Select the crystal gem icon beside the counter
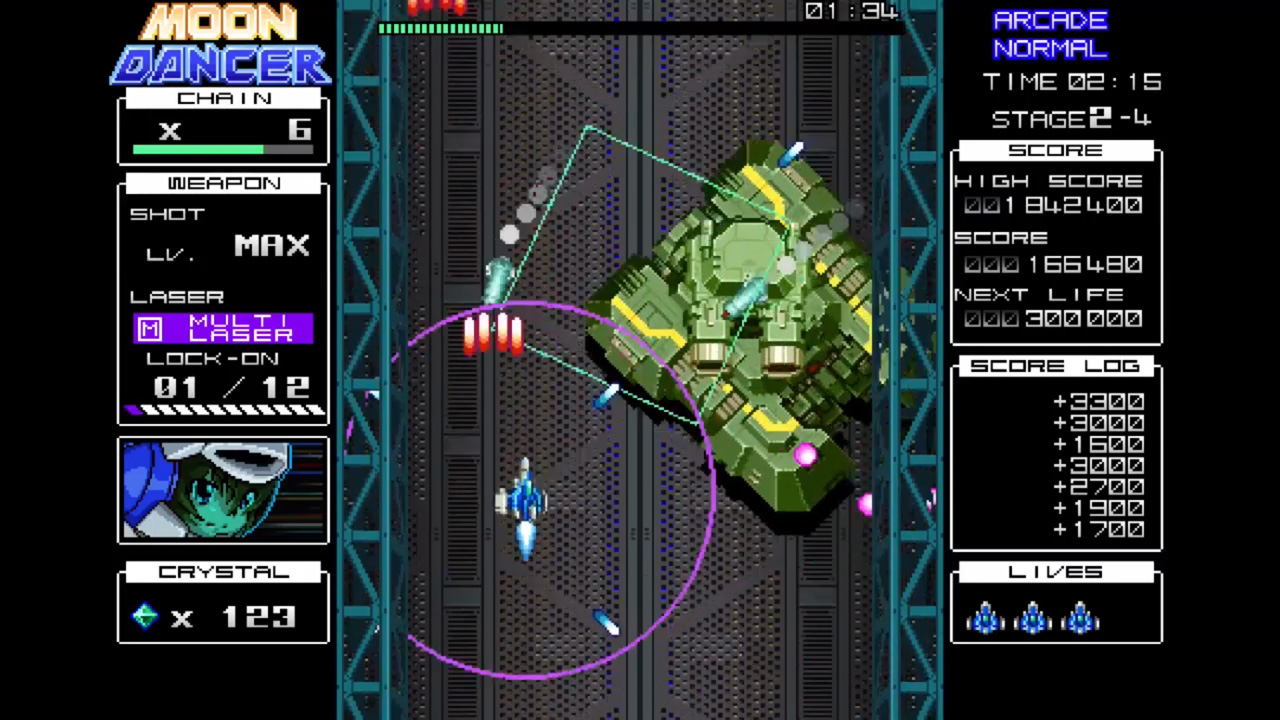Viewport: 1280px width, 720px height. (x=143, y=617)
